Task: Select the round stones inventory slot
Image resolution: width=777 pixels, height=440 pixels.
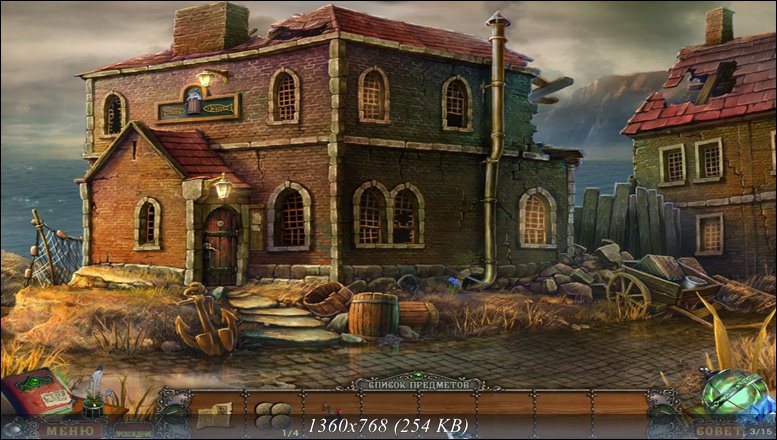Action: 271,411
